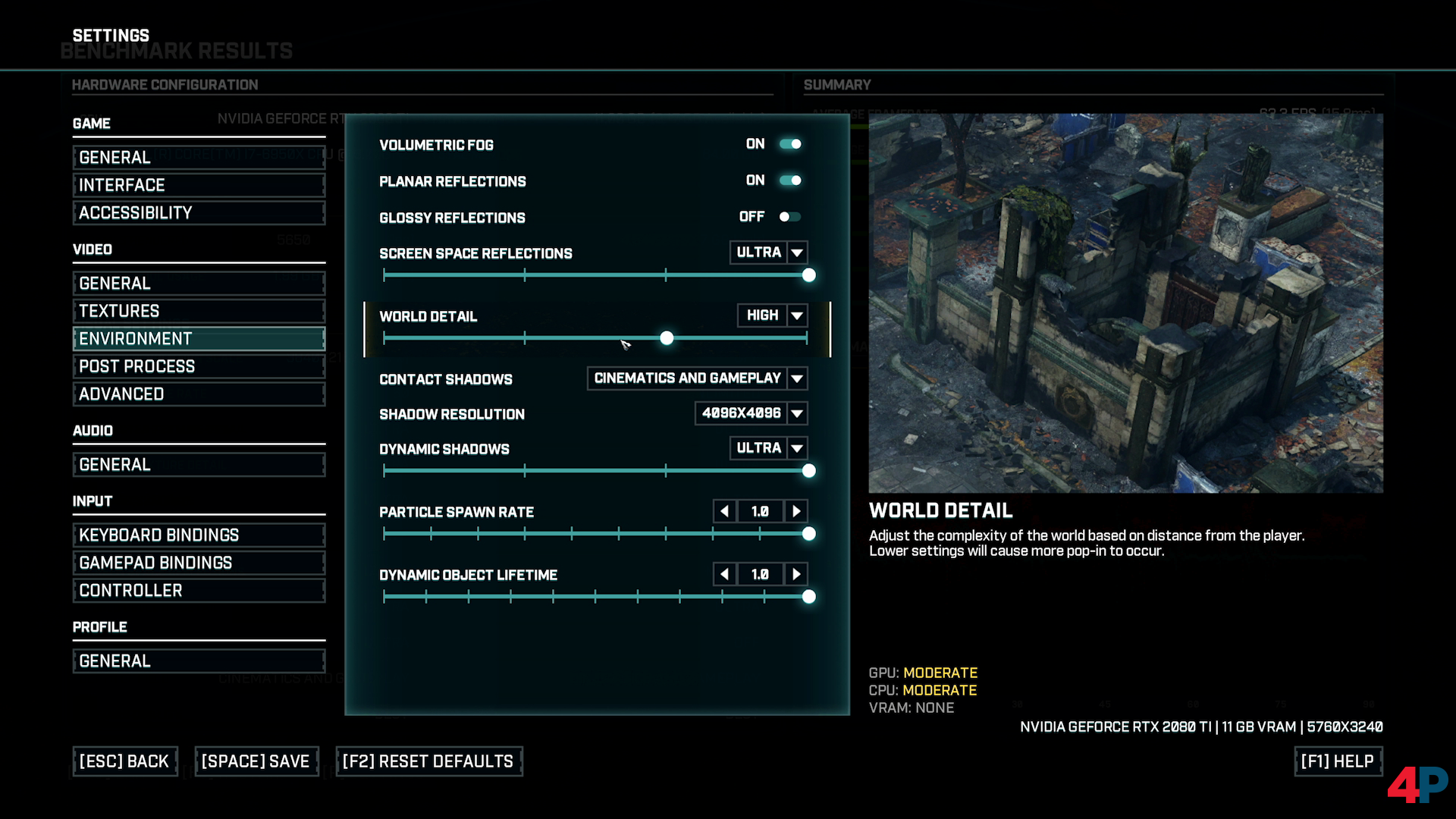Save the current settings

[x=256, y=761]
